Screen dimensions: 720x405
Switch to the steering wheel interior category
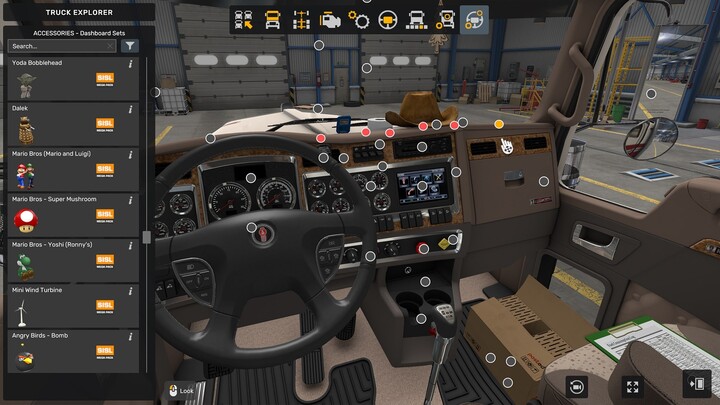(388, 20)
